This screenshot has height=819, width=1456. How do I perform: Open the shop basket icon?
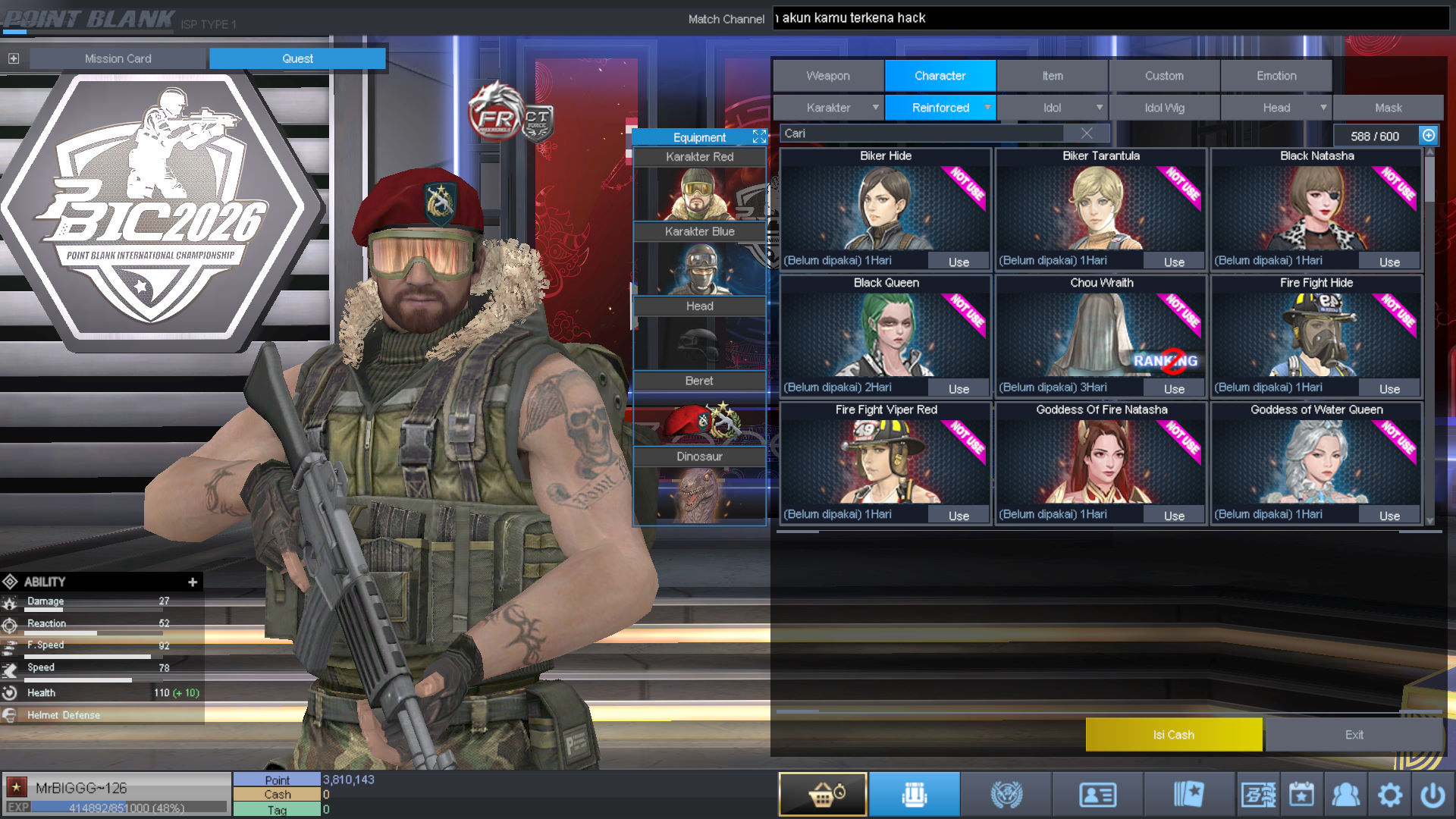823,795
